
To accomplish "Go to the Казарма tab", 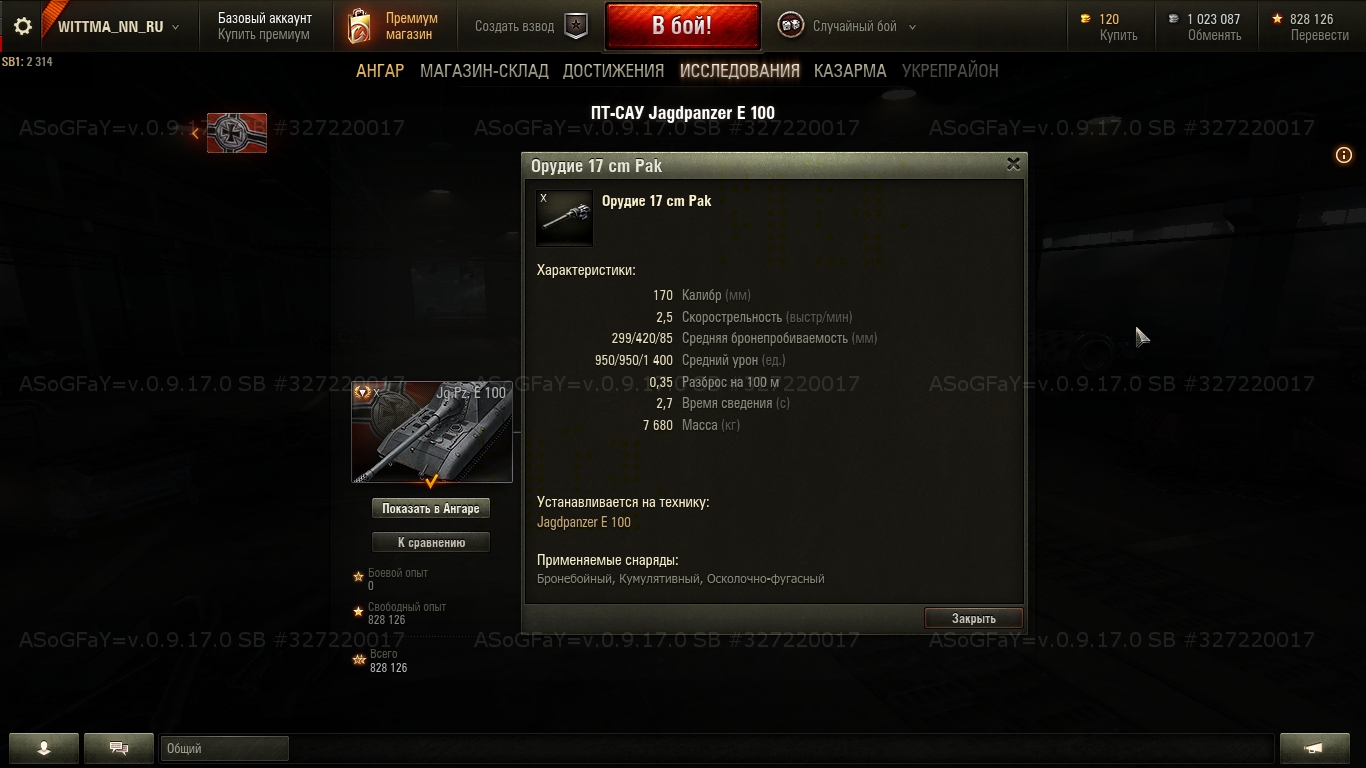I will pyautogui.click(x=850, y=71).
